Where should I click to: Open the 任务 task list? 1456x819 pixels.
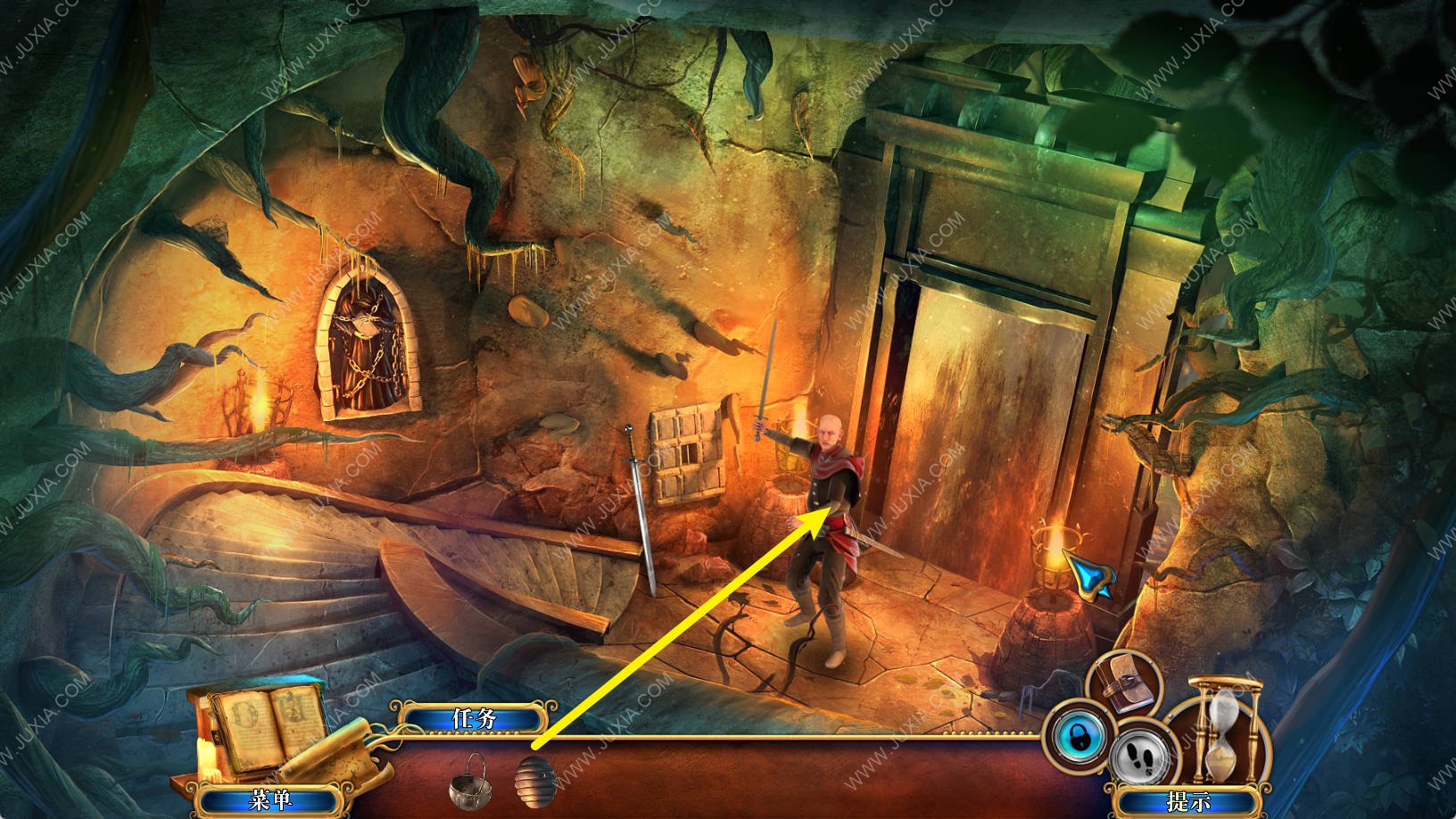[x=473, y=718]
